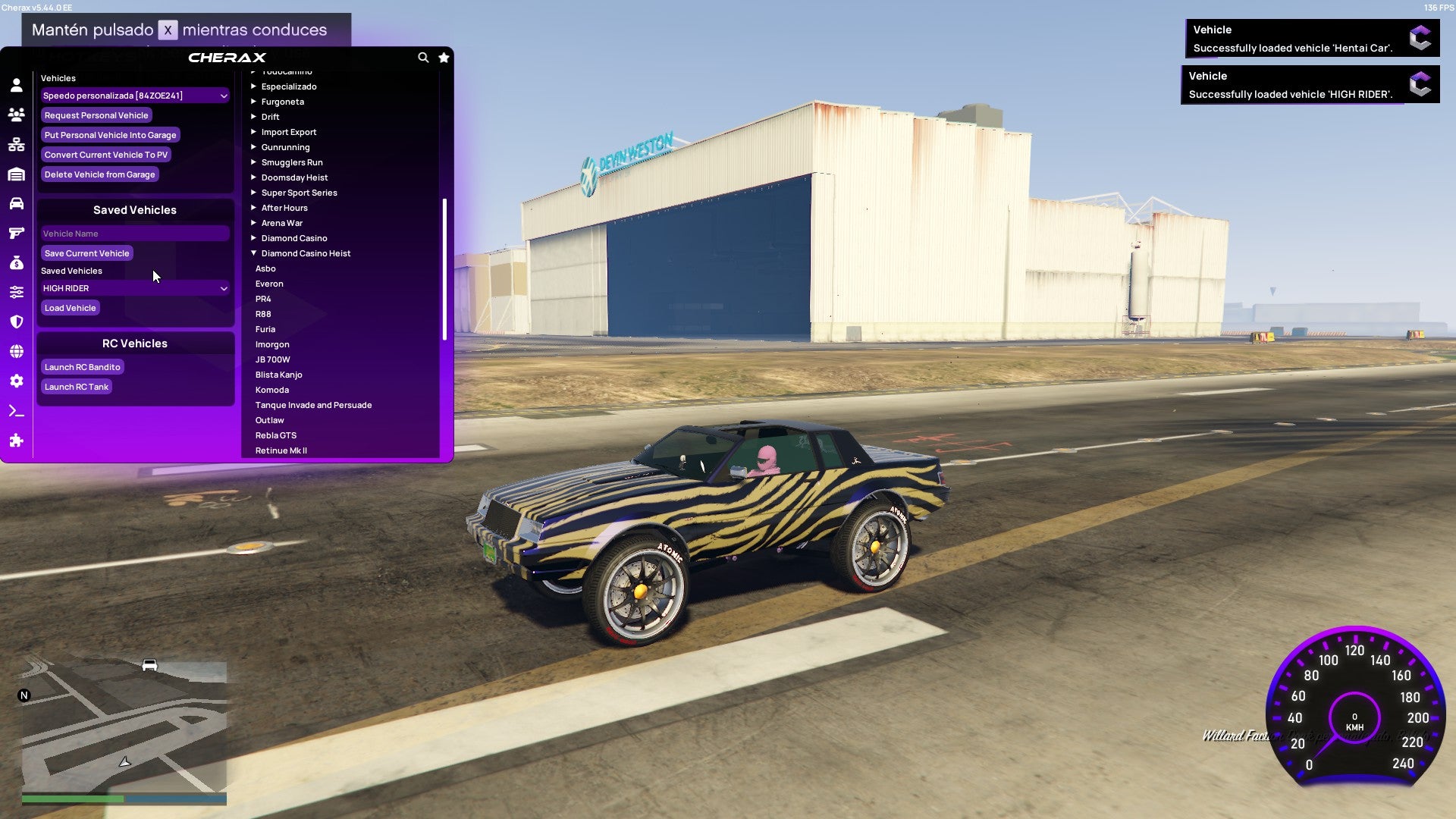
Task: Open the Money bag icon in sidebar
Action: [x=15, y=262]
